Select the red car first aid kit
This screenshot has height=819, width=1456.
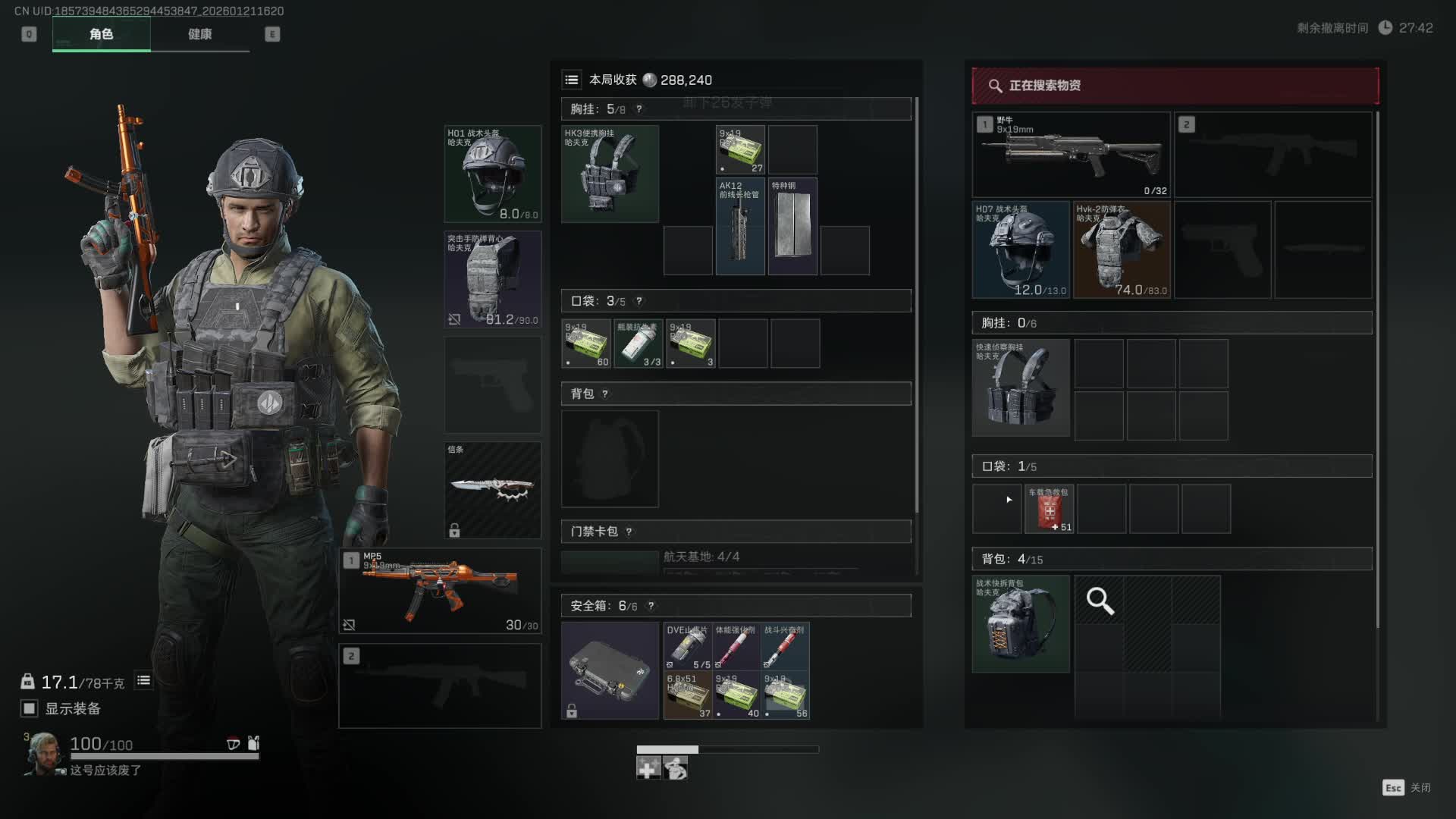[x=1050, y=509]
